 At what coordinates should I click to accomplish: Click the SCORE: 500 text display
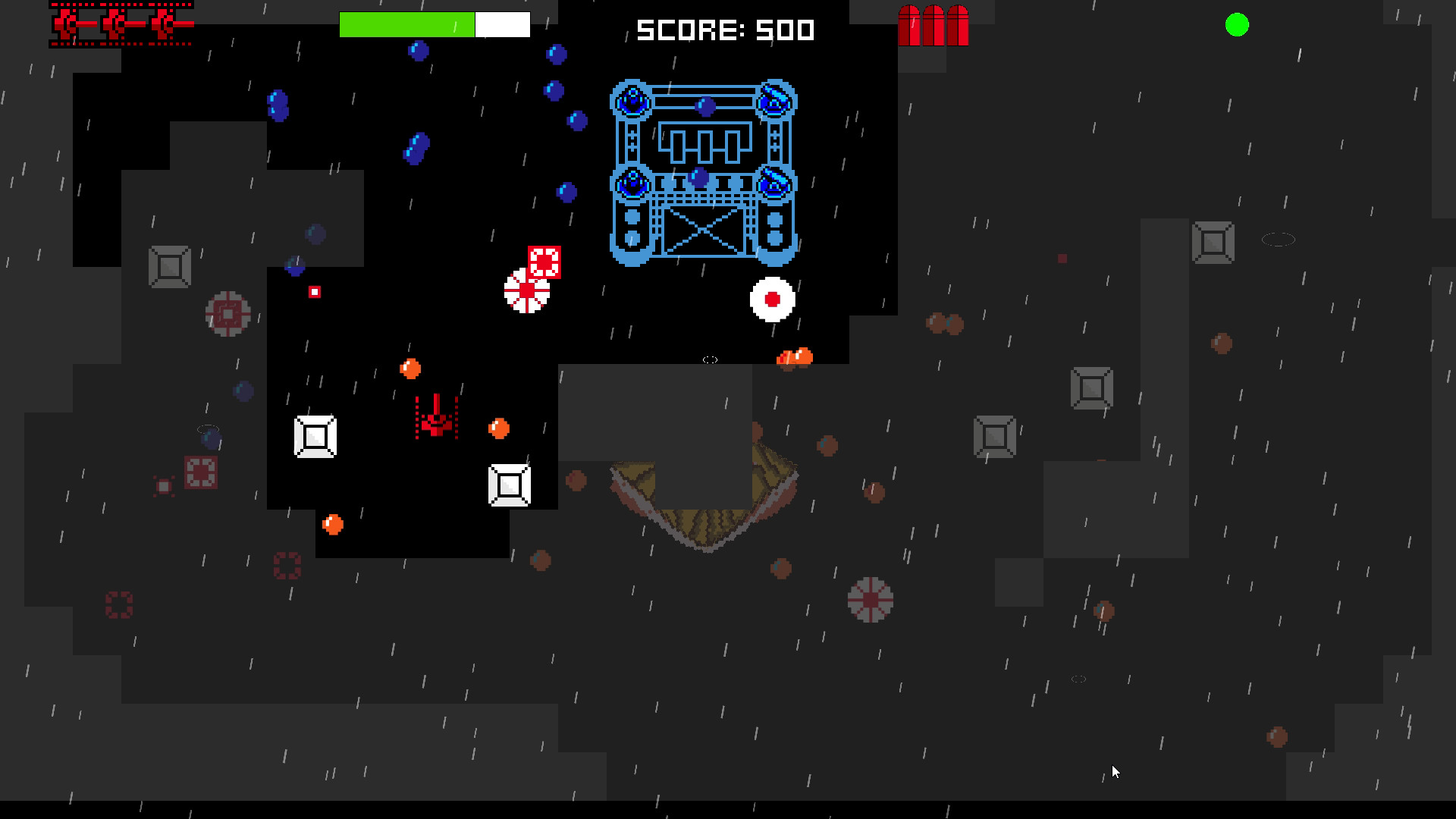pyautogui.click(x=724, y=30)
